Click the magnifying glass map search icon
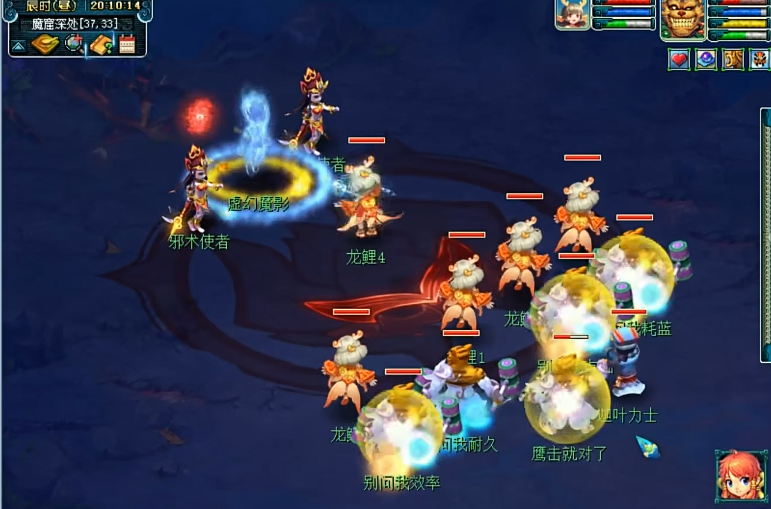The image size is (771, 509). tap(74, 44)
